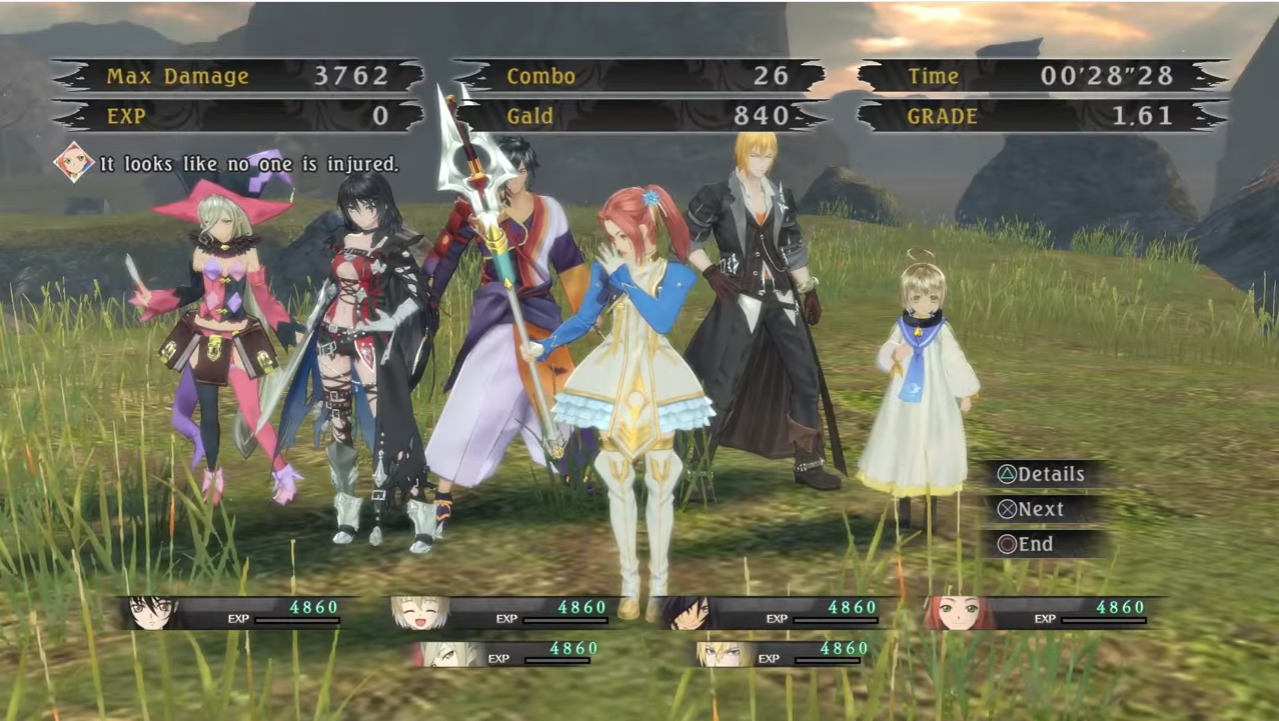Viewport: 1279px width, 721px height.
Task: Select End to close battle results
Action: (x=1026, y=545)
